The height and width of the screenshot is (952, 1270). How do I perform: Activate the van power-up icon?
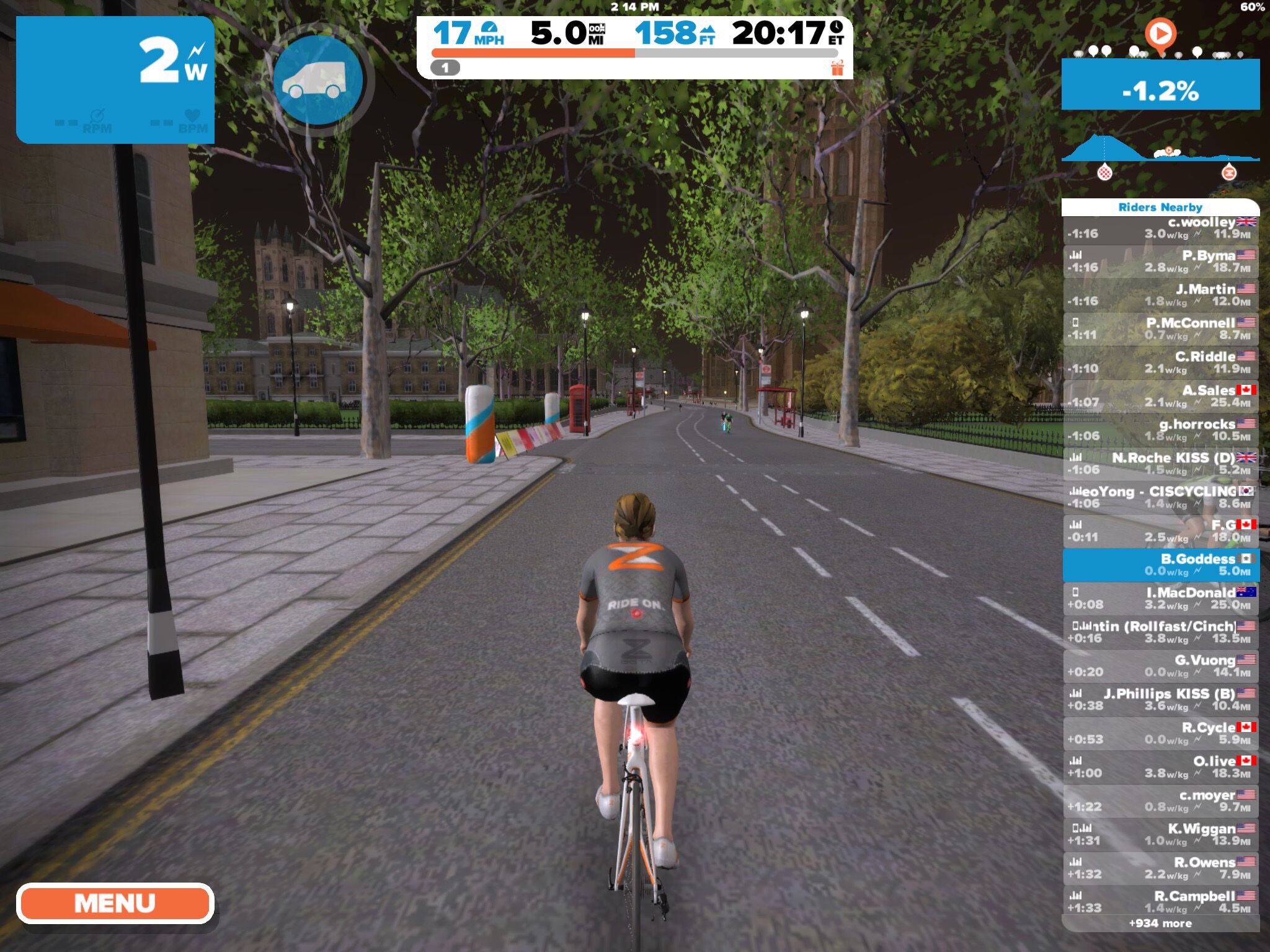[317, 81]
